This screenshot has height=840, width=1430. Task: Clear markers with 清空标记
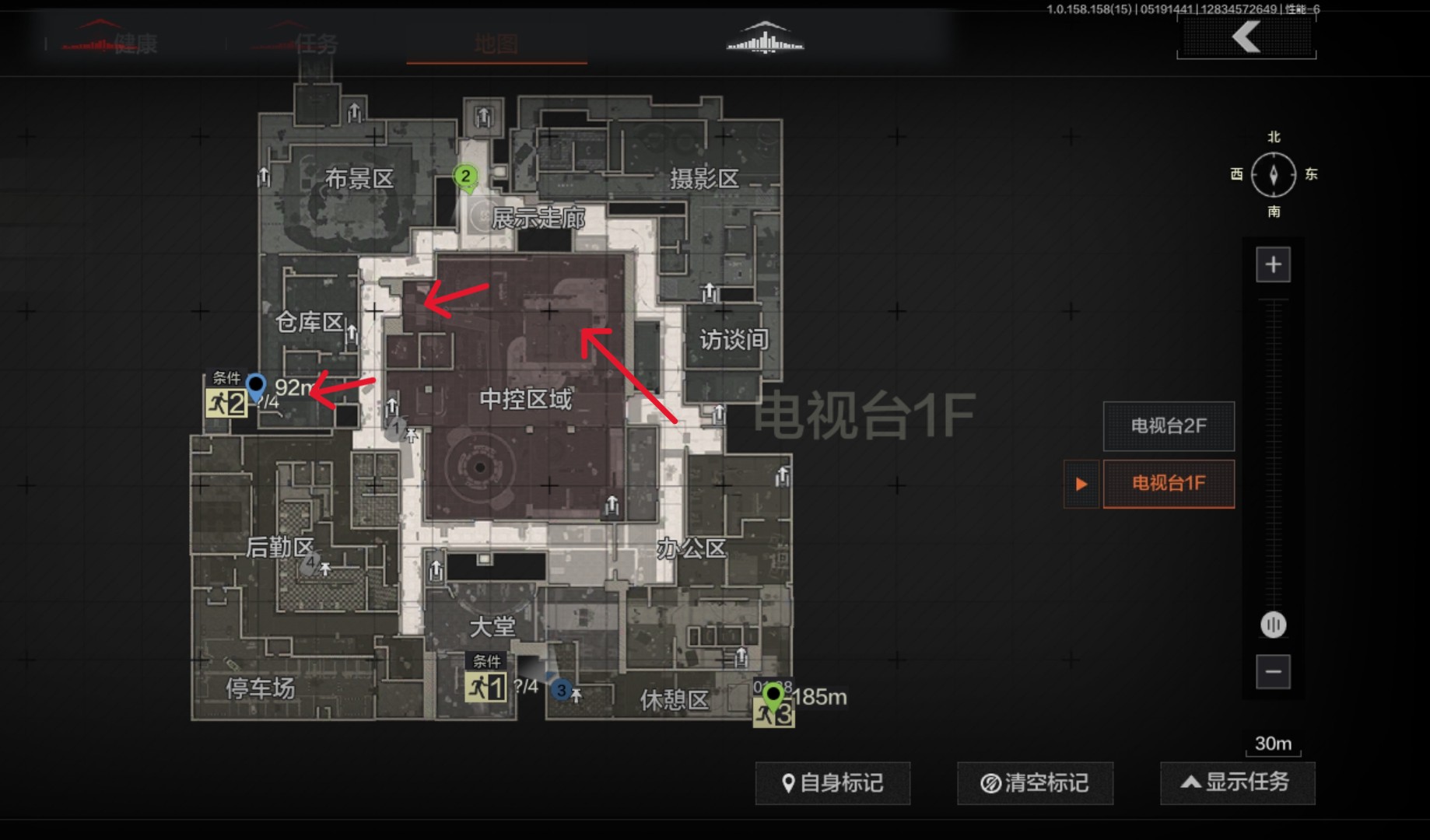pos(1035,782)
